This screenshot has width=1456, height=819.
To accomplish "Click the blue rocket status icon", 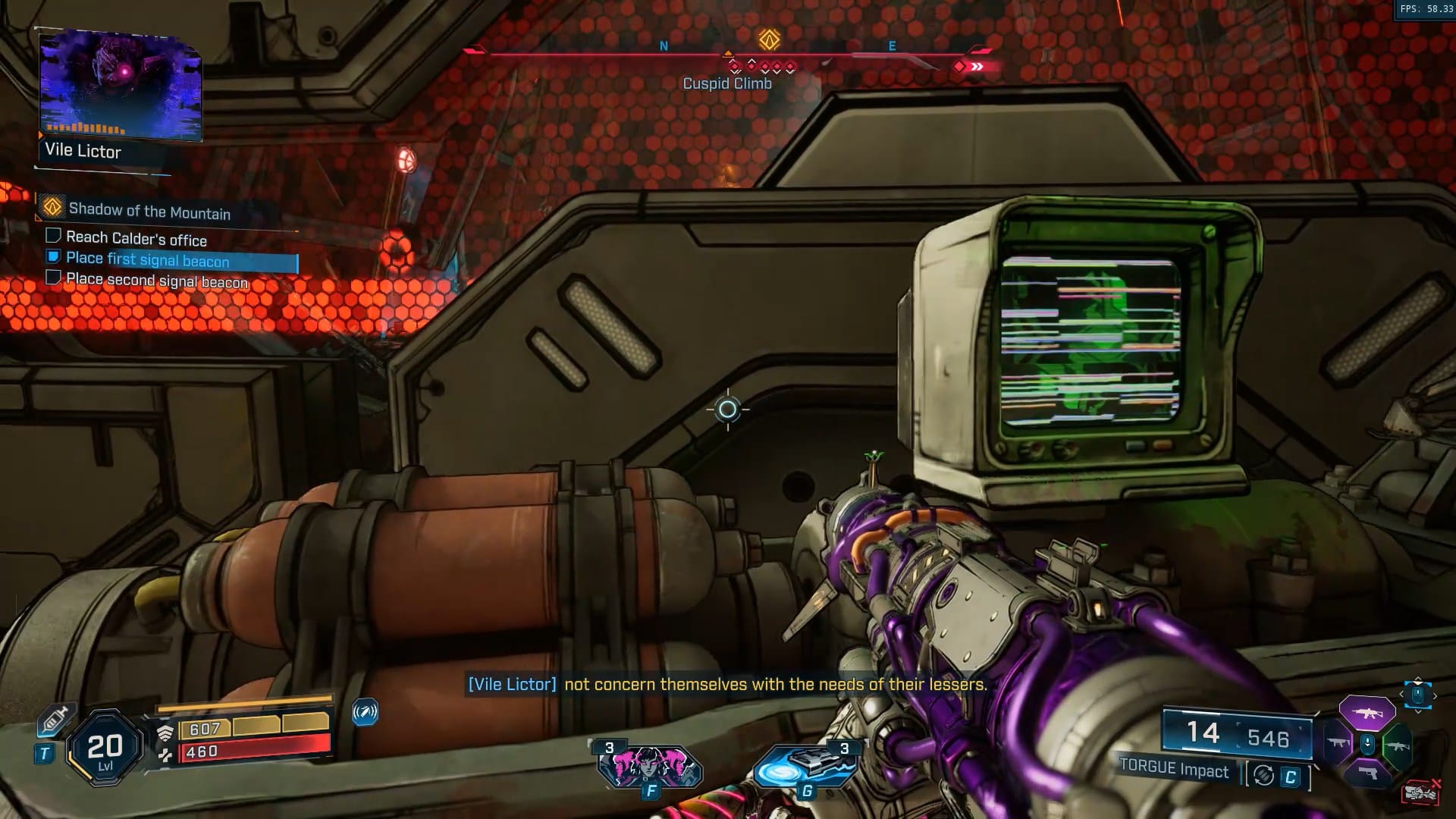I will click(365, 712).
